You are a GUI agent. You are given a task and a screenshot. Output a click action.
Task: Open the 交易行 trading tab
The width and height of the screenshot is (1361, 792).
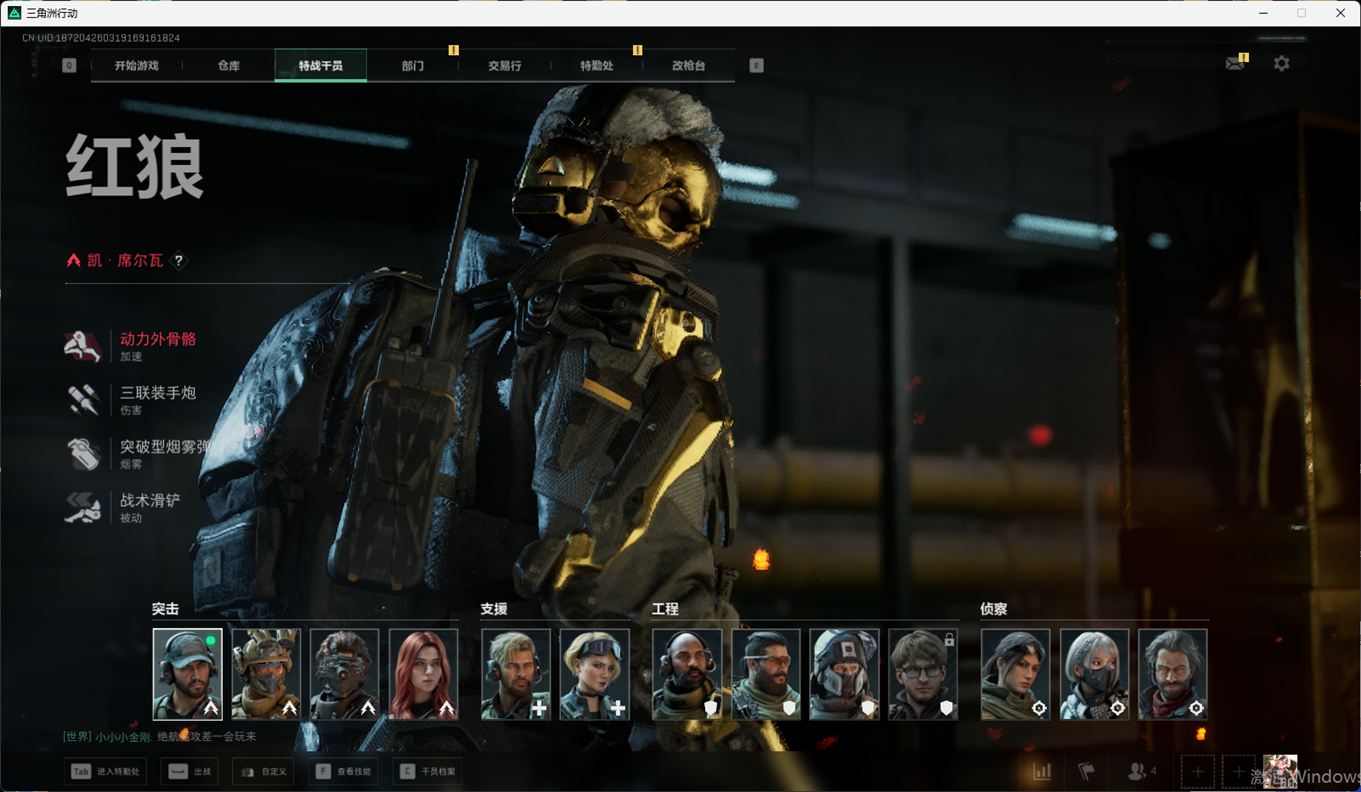(505, 66)
